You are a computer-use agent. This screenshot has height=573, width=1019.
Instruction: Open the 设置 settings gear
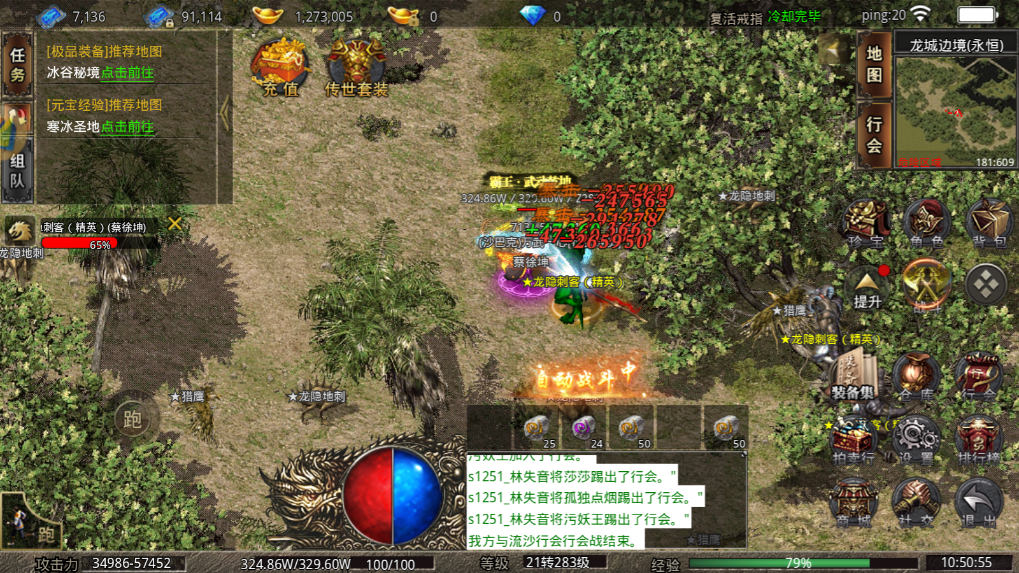coord(915,439)
